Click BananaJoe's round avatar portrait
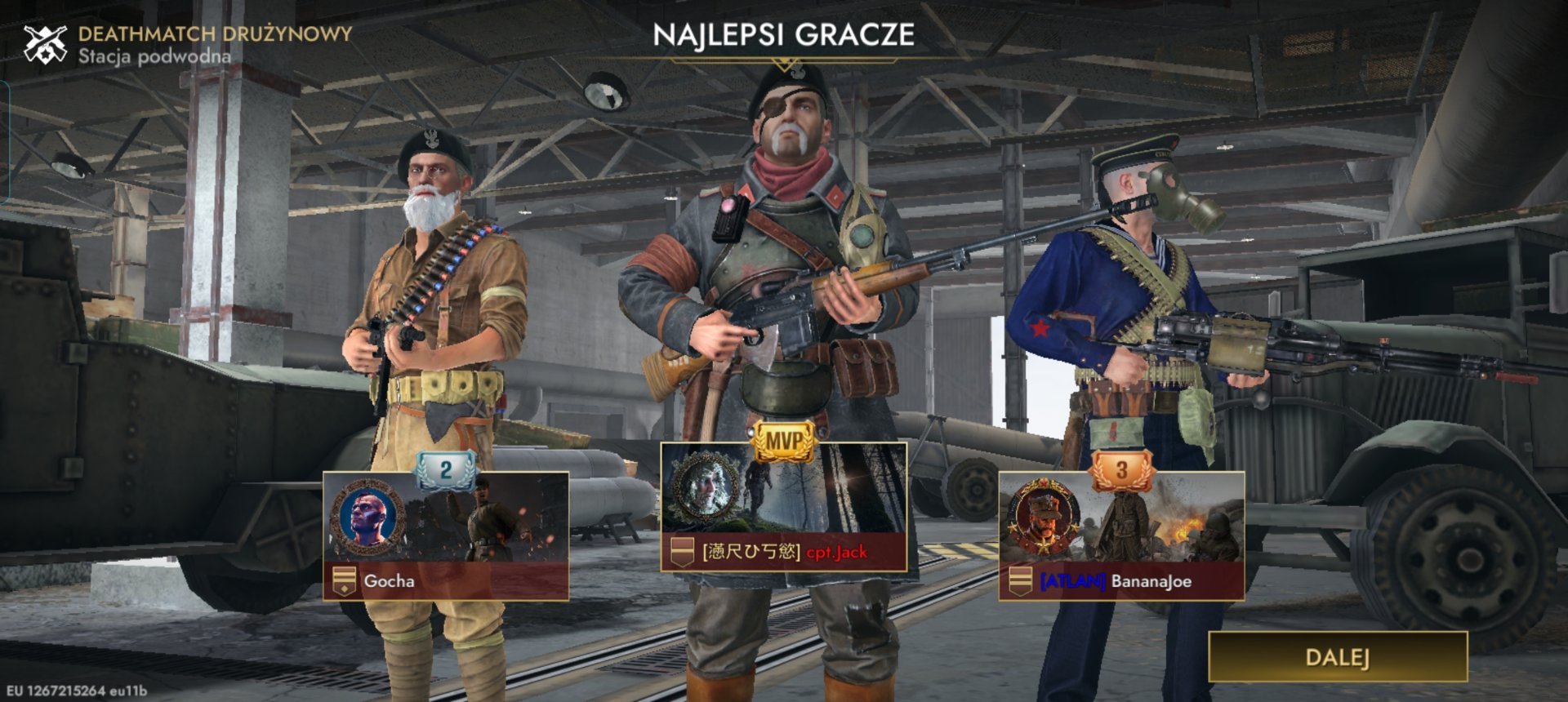1568x702 pixels. click(1043, 517)
